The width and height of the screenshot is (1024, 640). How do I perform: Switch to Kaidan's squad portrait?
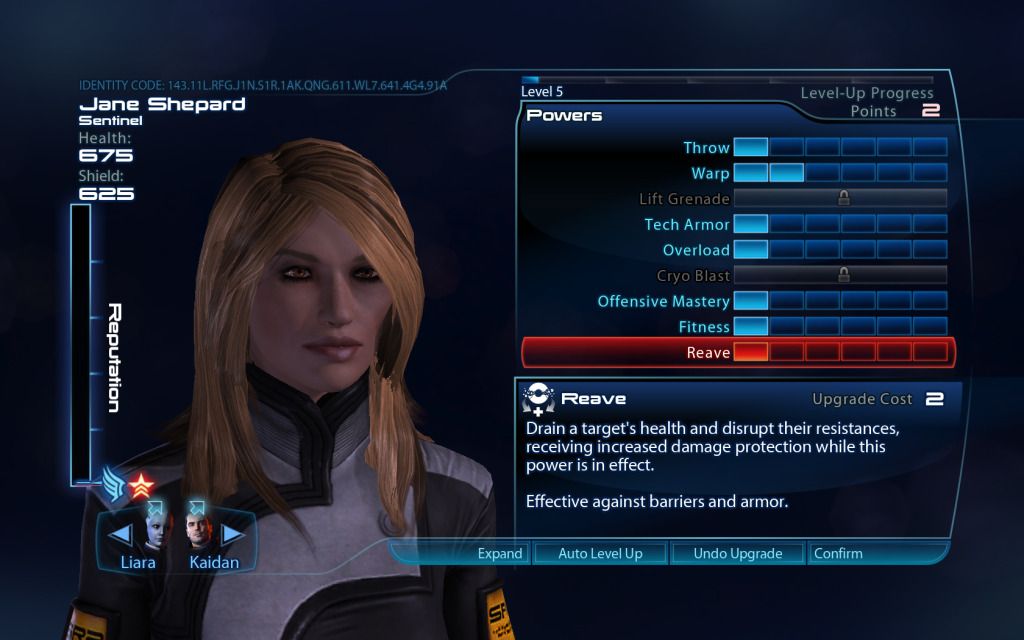[x=198, y=532]
